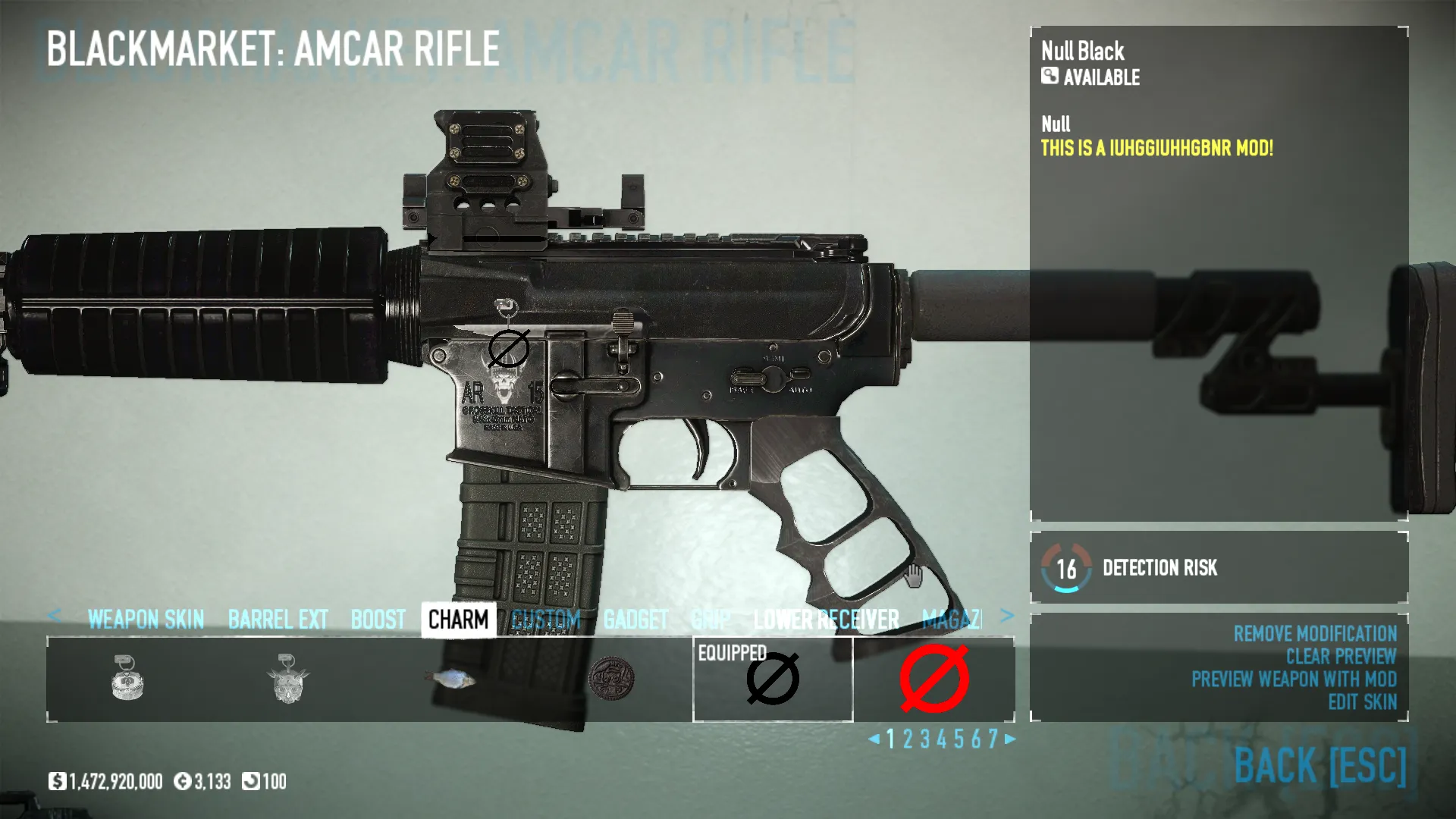Image resolution: width=1456 pixels, height=819 pixels.
Task: Open the GADGET category
Action: [636, 620]
